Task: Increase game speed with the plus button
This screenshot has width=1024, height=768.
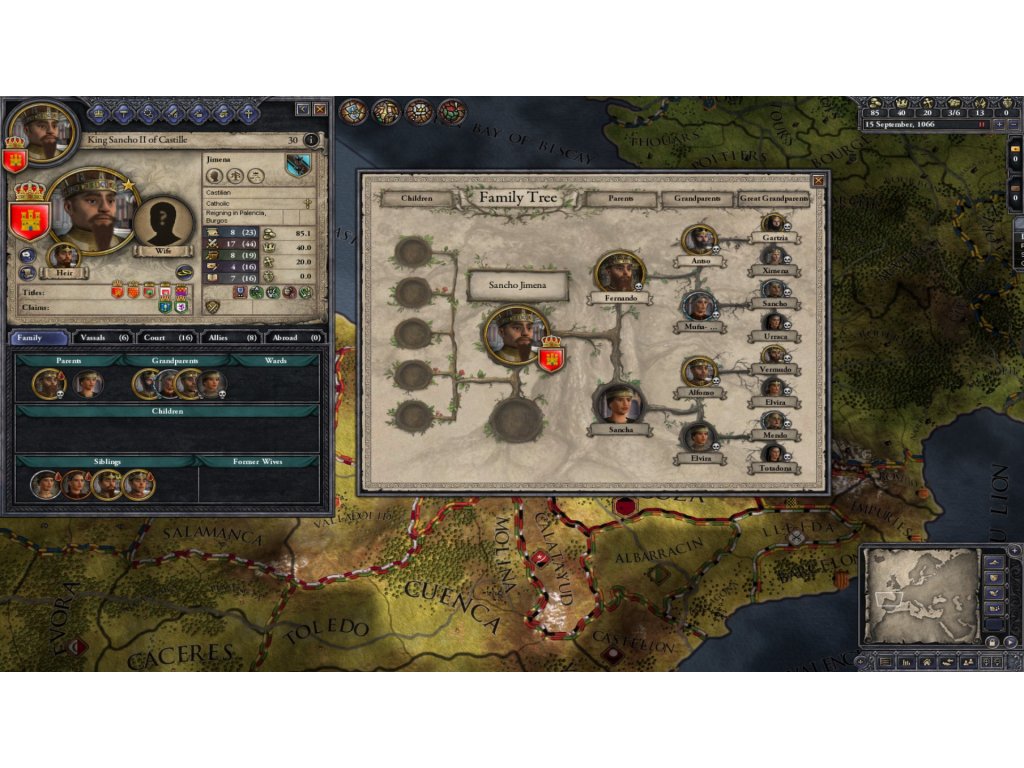Action: tap(998, 125)
